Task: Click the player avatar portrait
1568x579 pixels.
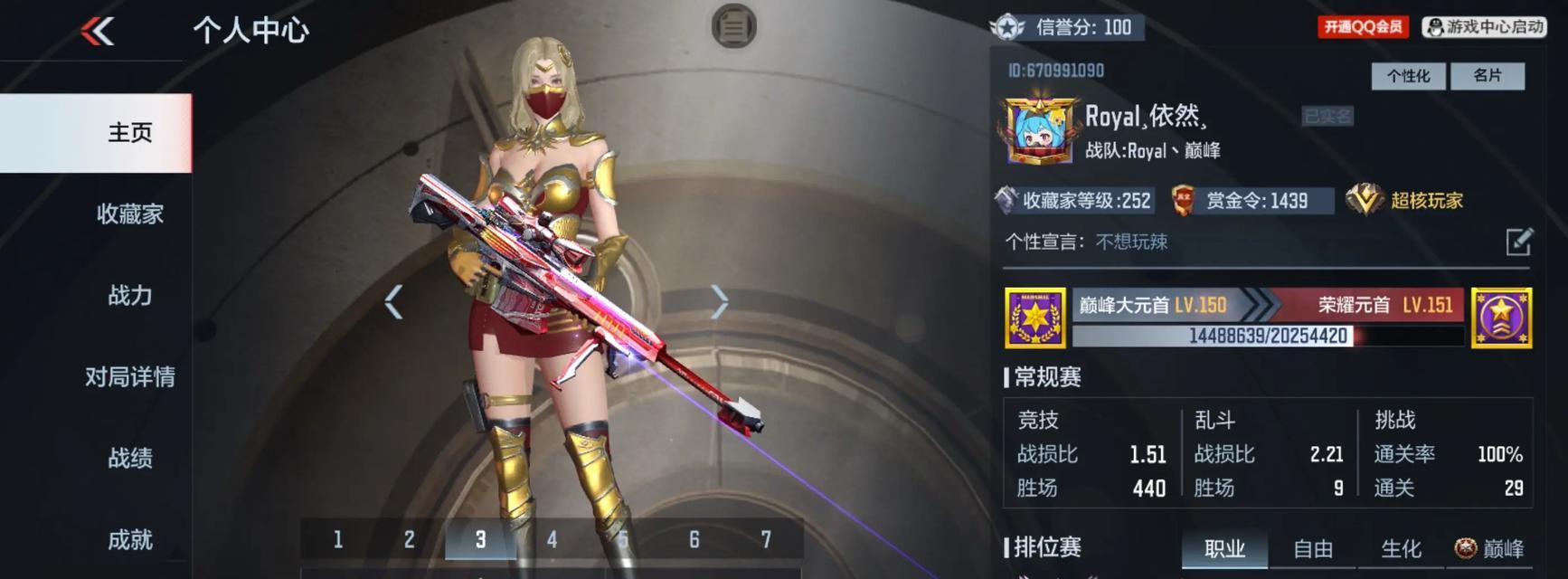Action: tap(1039, 132)
